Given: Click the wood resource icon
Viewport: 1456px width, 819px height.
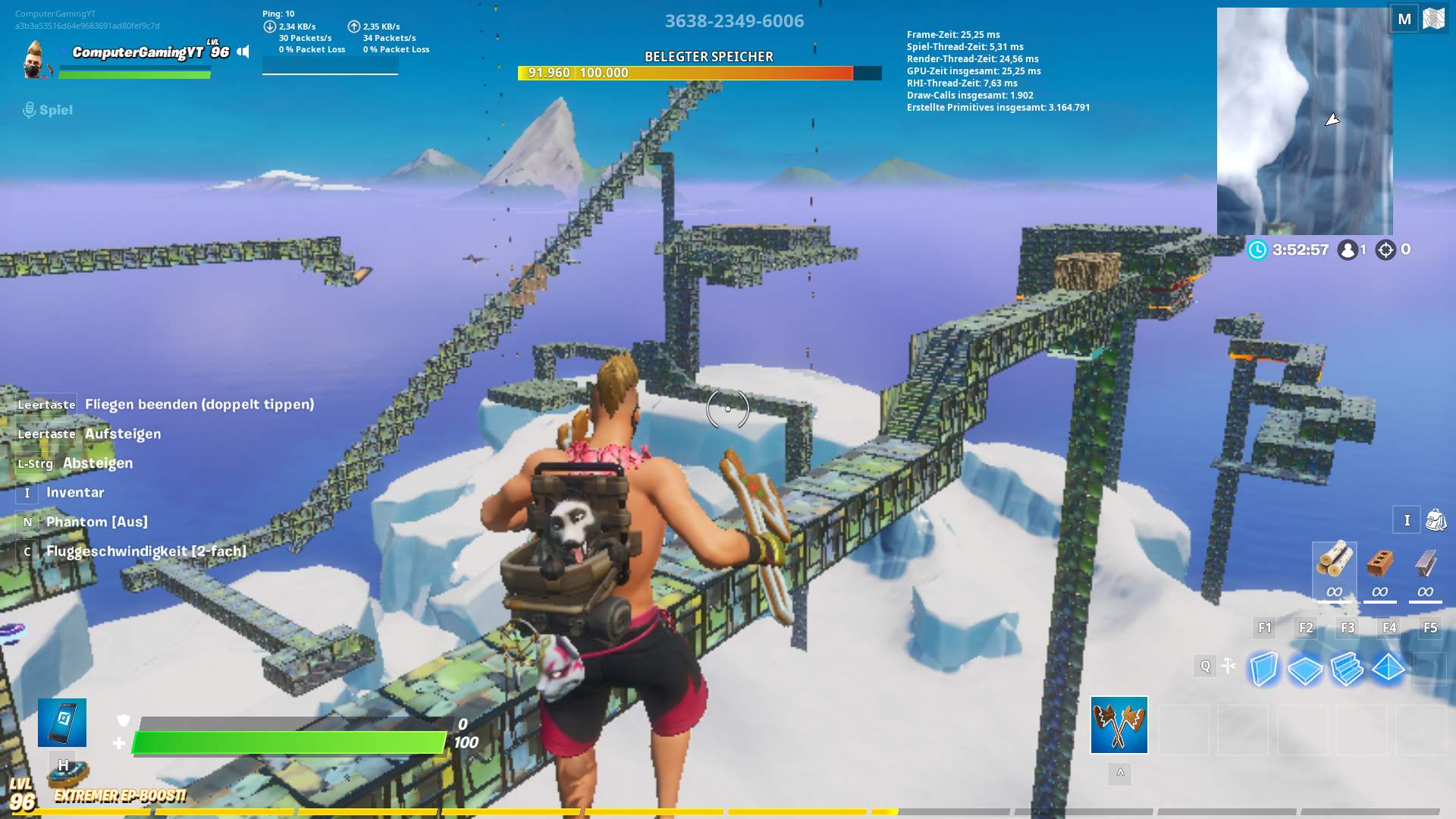Looking at the screenshot, I should click(x=1335, y=564).
